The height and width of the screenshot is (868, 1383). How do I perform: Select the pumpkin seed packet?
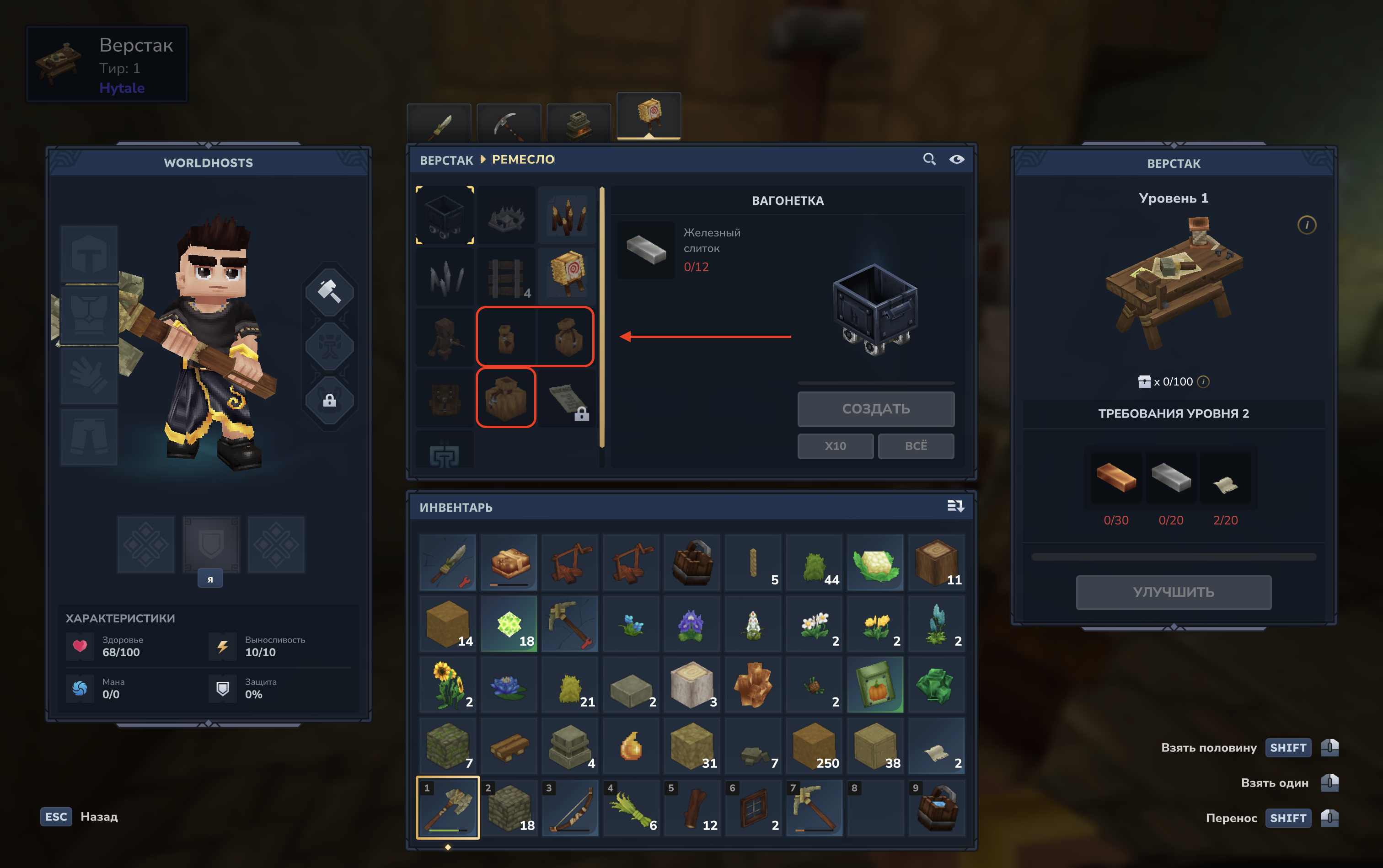(875, 685)
